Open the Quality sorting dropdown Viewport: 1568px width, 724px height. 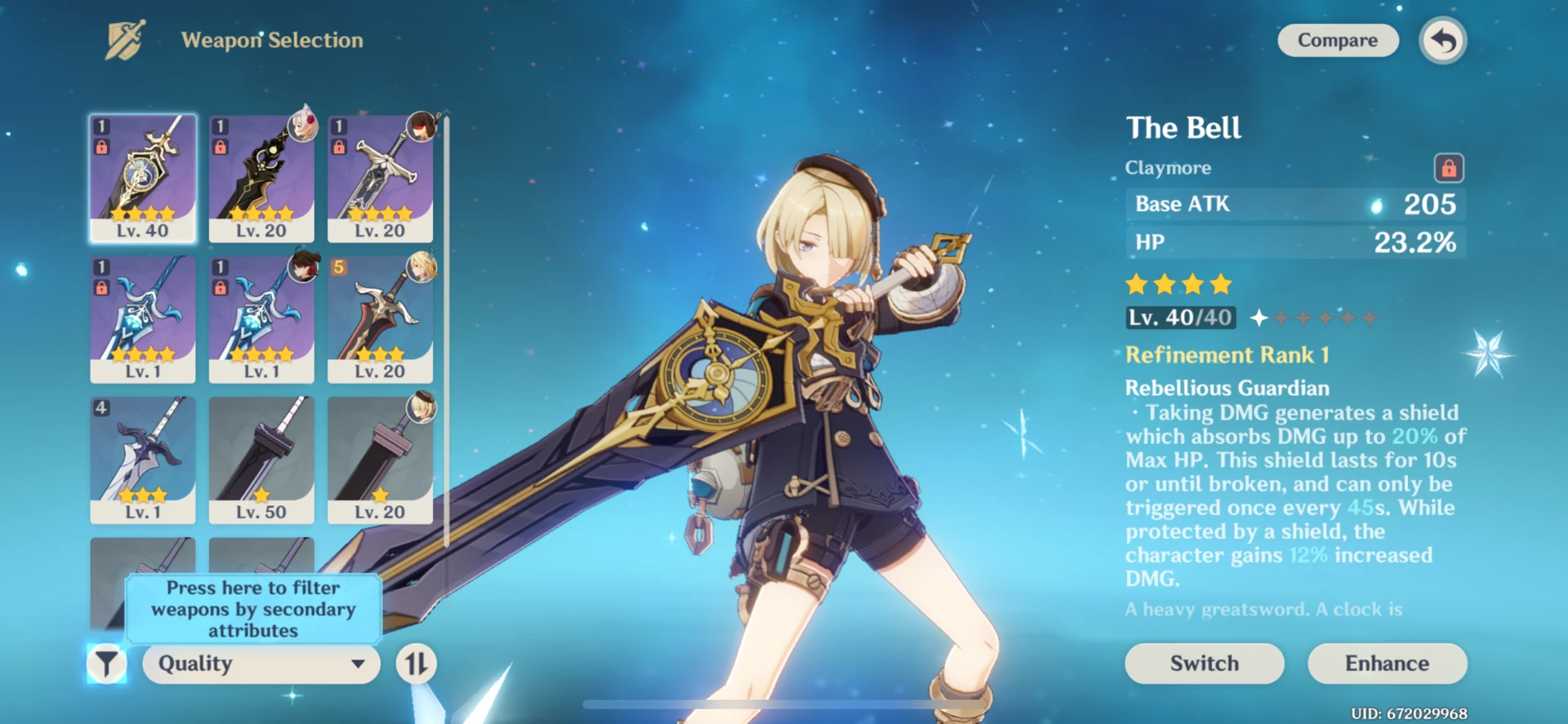(x=260, y=664)
